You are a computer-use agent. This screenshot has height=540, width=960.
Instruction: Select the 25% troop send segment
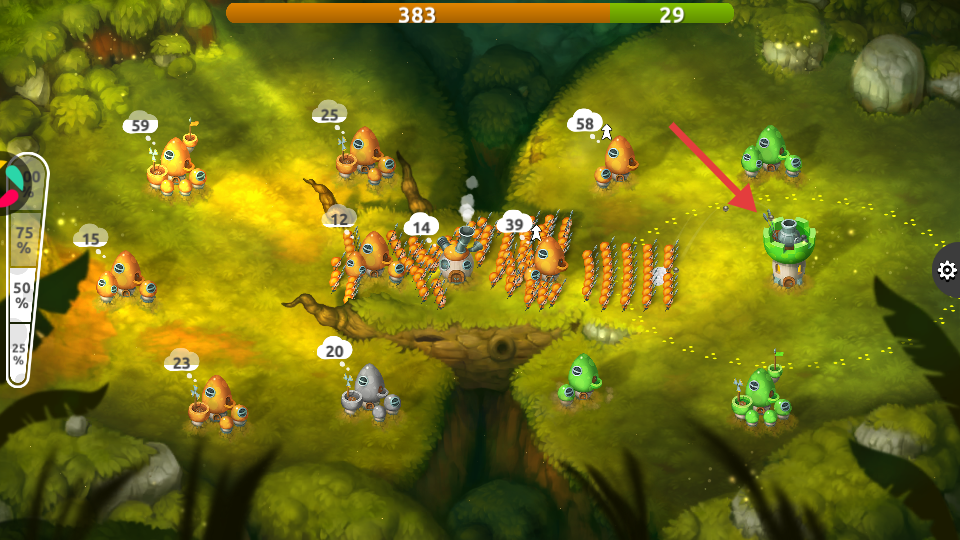(x=18, y=354)
